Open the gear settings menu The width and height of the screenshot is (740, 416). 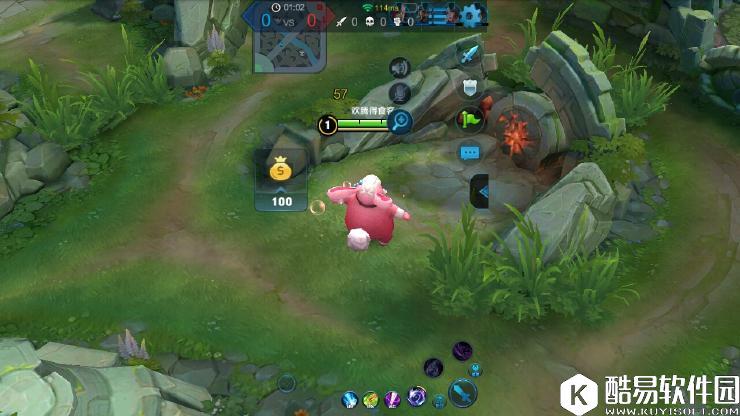[471, 15]
